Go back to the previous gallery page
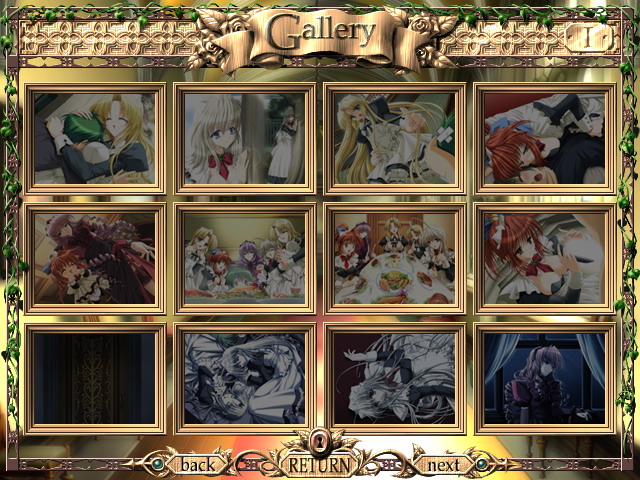640x480 pixels. [x=197, y=465]
